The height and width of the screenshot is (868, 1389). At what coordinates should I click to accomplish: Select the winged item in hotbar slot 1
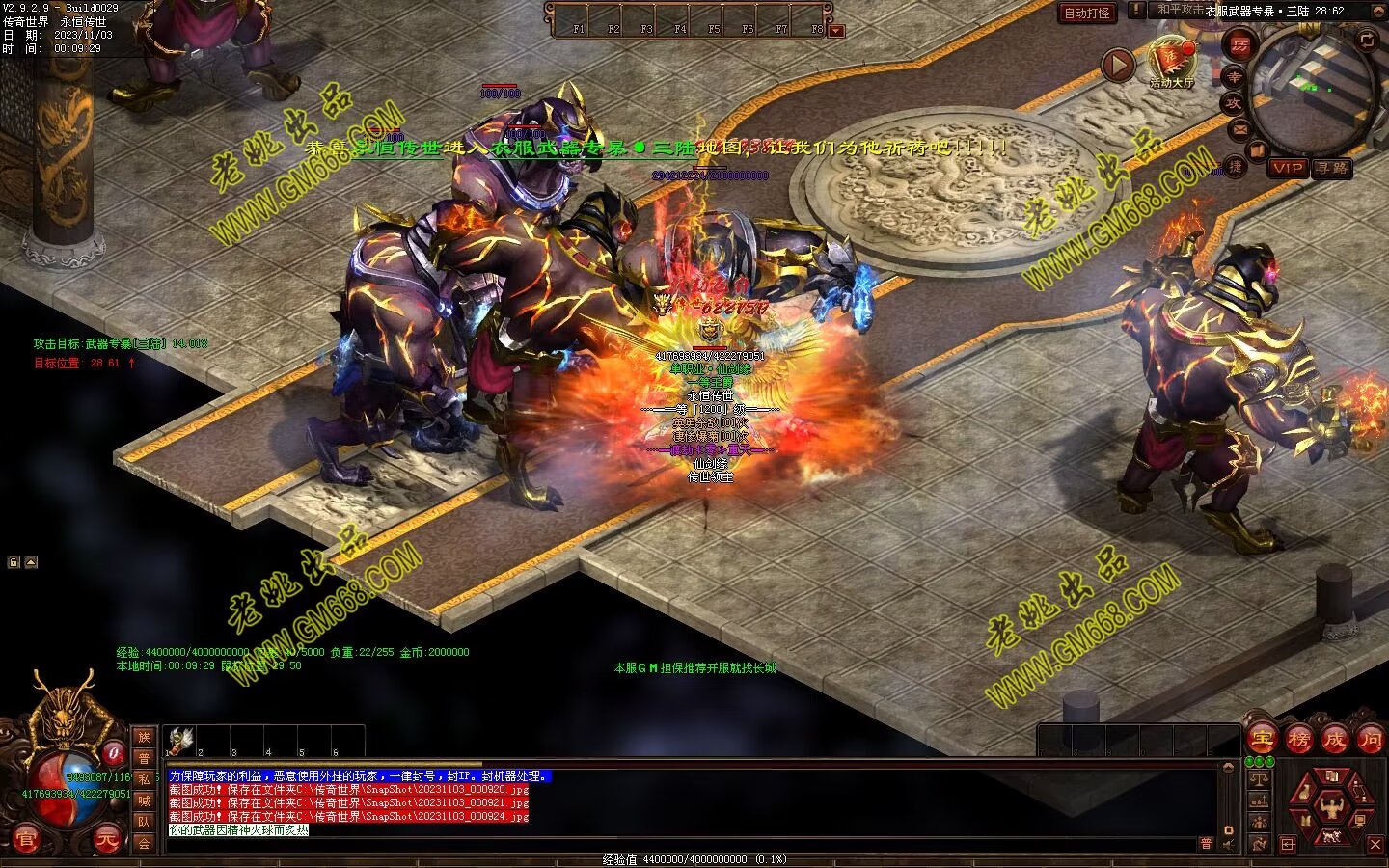point(181,739)
